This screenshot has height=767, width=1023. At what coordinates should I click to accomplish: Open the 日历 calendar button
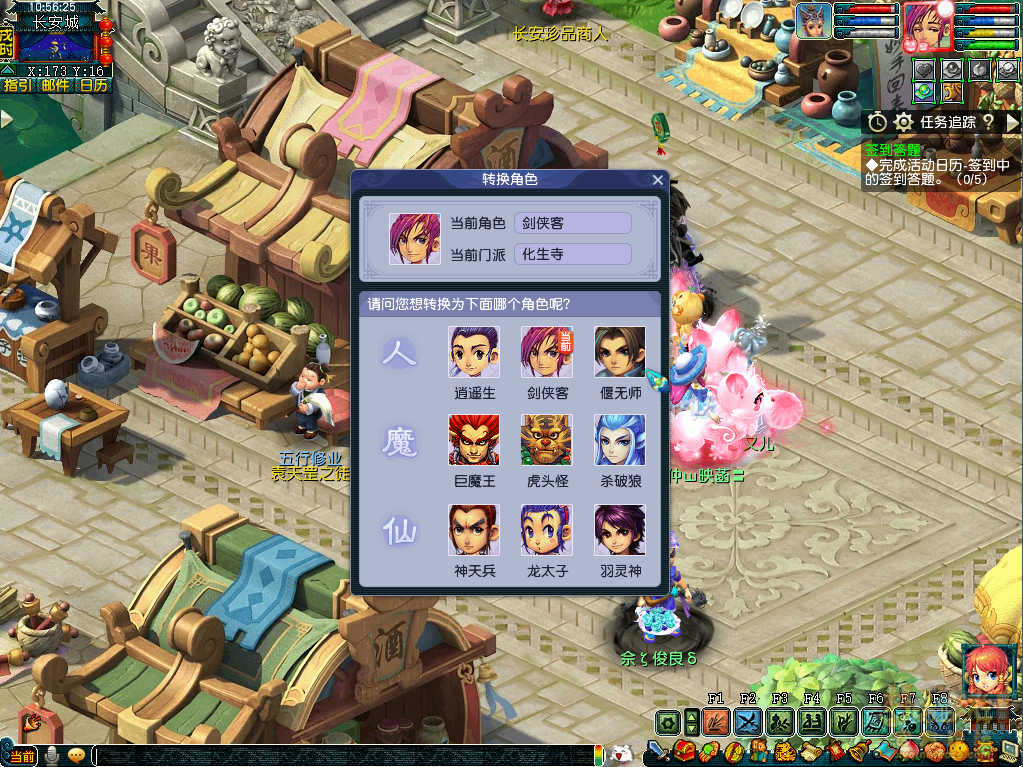click(93, 86)
